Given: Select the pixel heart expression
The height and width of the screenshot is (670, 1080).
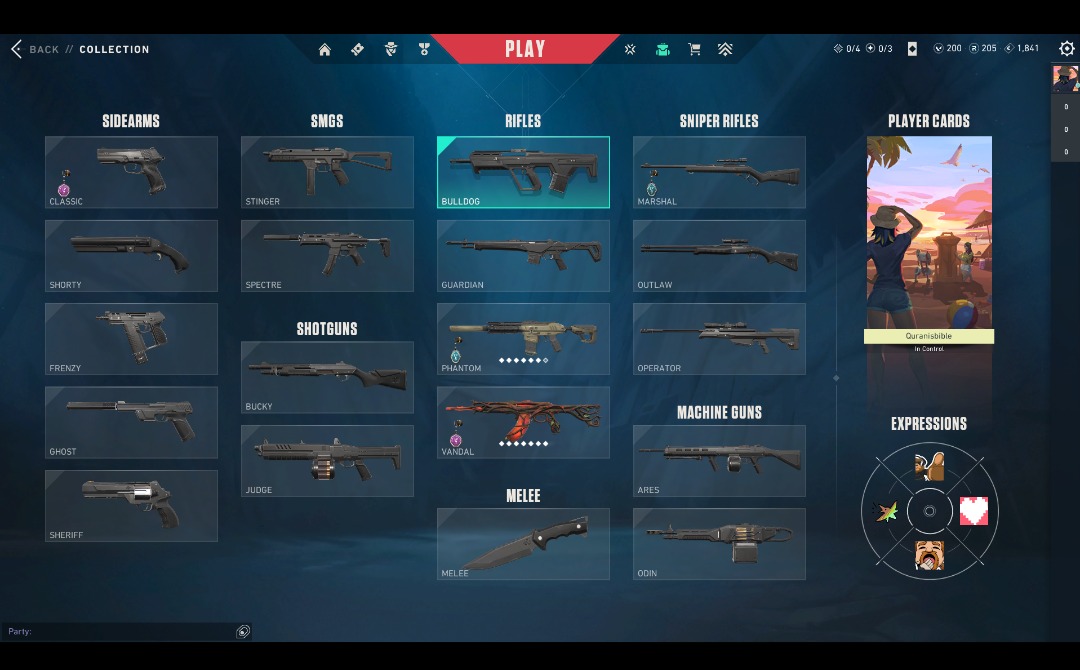Looking at the screenshot, I should (x=973, y=511).
